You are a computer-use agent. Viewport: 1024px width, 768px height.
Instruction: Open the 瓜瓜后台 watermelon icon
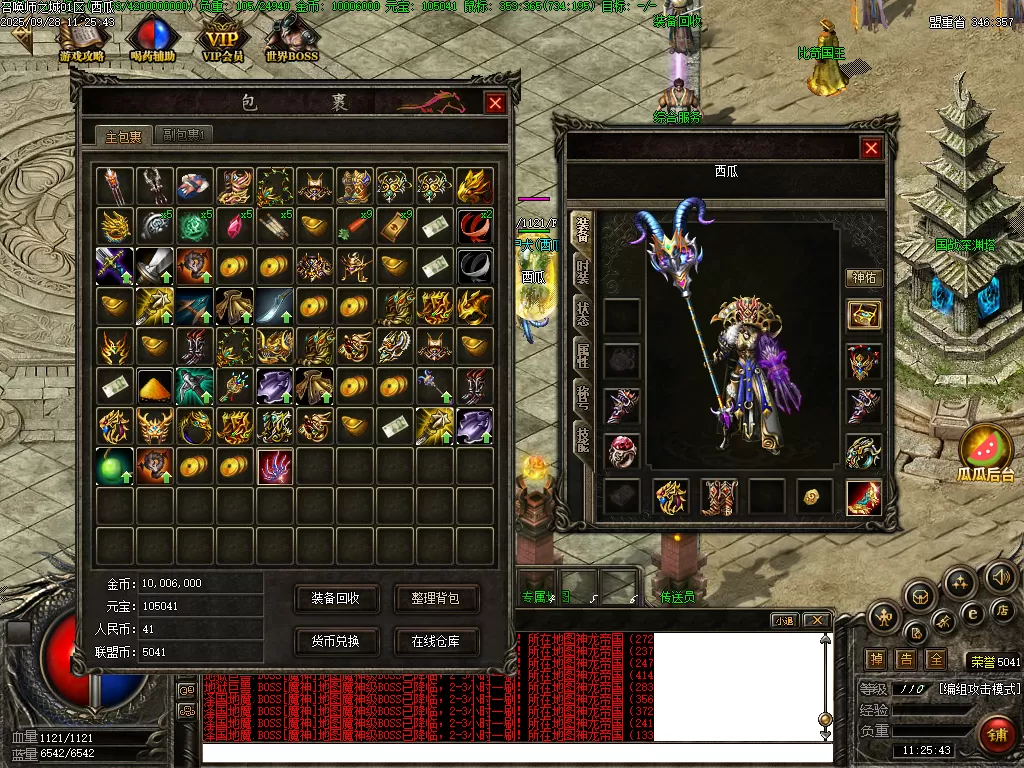(985, 452)
